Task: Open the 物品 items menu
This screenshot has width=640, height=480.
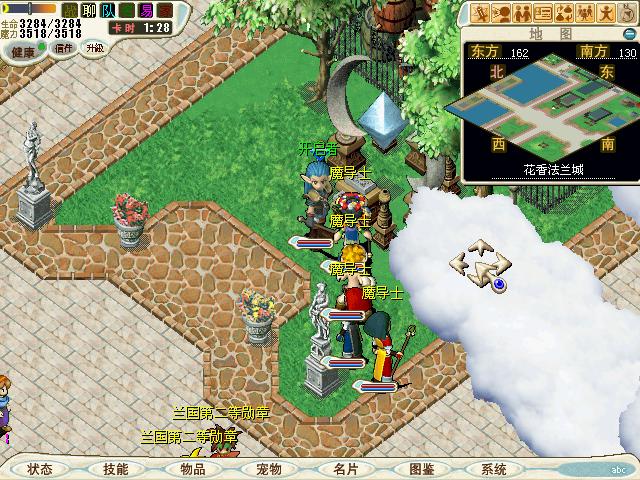Action: pos(192,469)
